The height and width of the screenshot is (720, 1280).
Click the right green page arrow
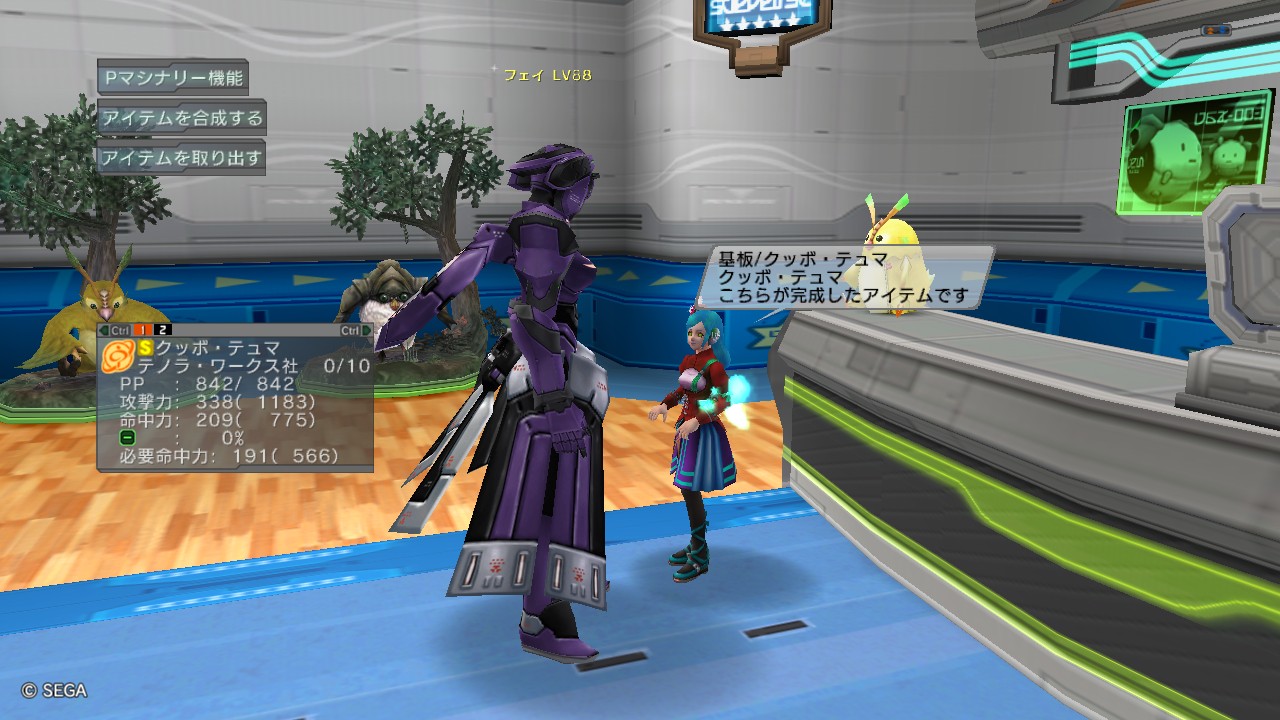coord(367,330)
